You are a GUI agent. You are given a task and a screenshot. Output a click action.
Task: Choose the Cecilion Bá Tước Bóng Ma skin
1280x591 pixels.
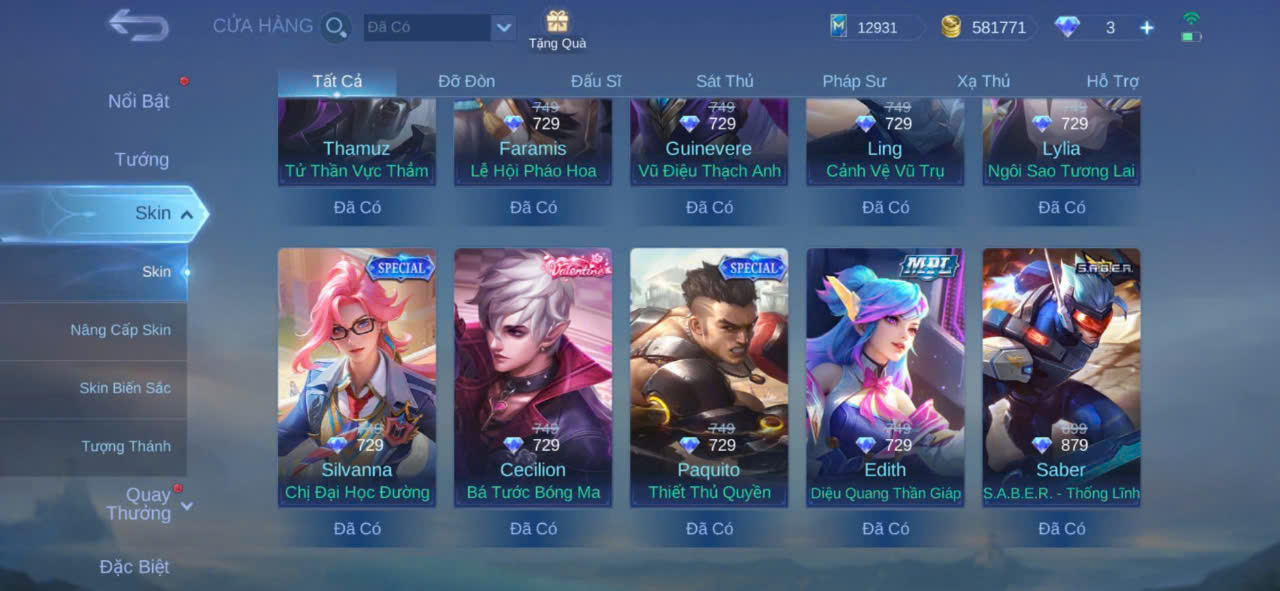533,376
